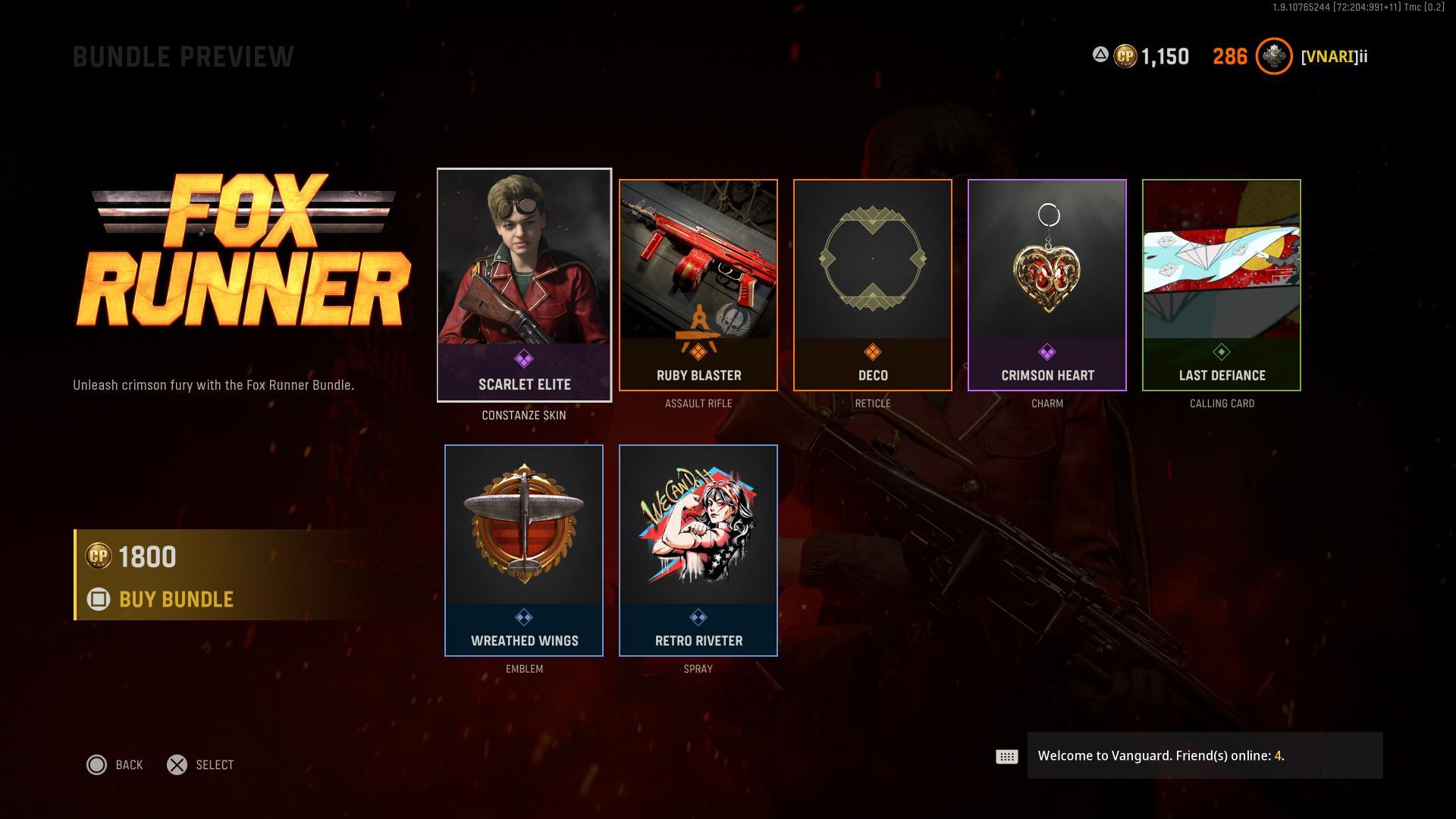The image size is (1456, 819).
Task: Select the Scarlet Elite Constanze skin
Action: coord(524,285)
